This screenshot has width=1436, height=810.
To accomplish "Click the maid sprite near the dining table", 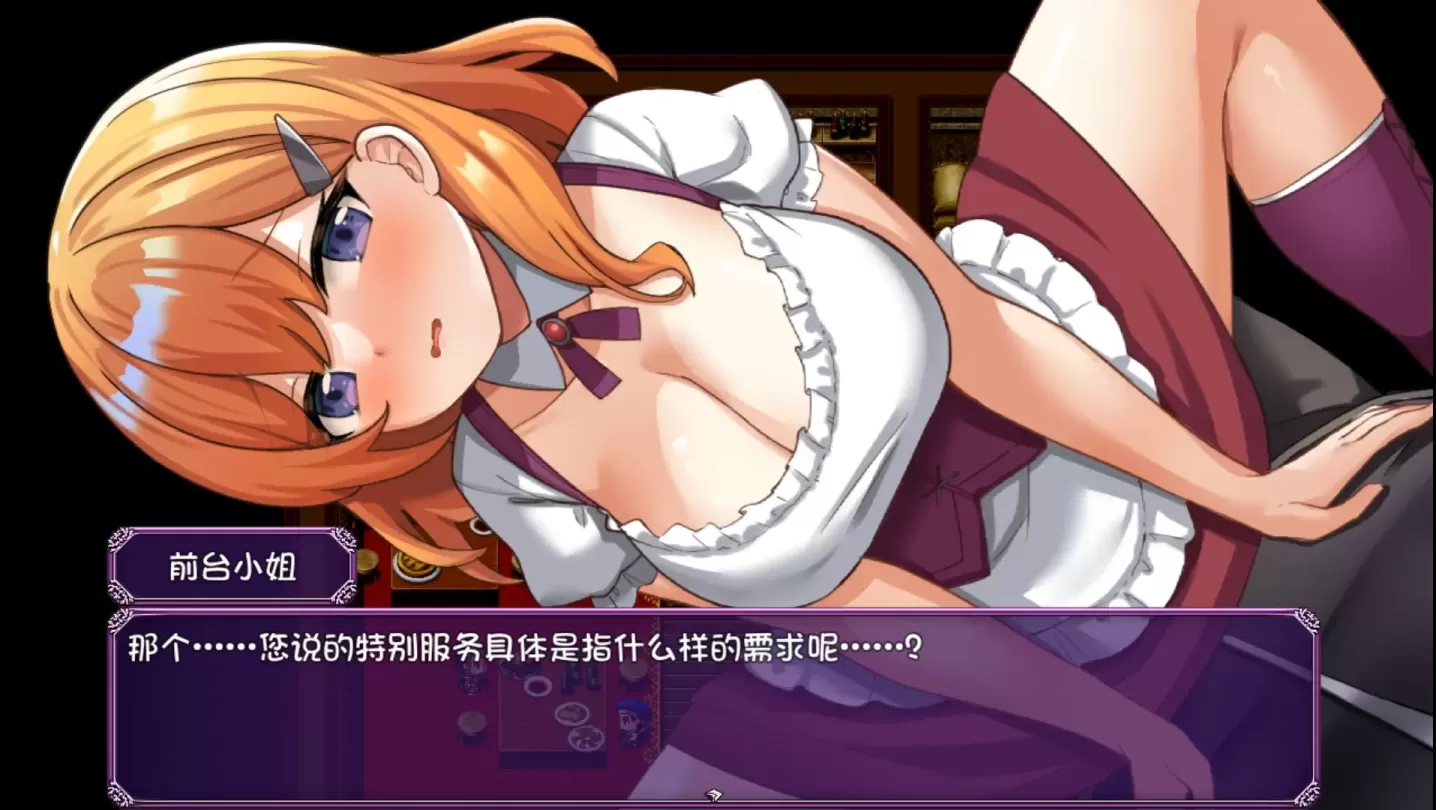I will tap(468, 680).
